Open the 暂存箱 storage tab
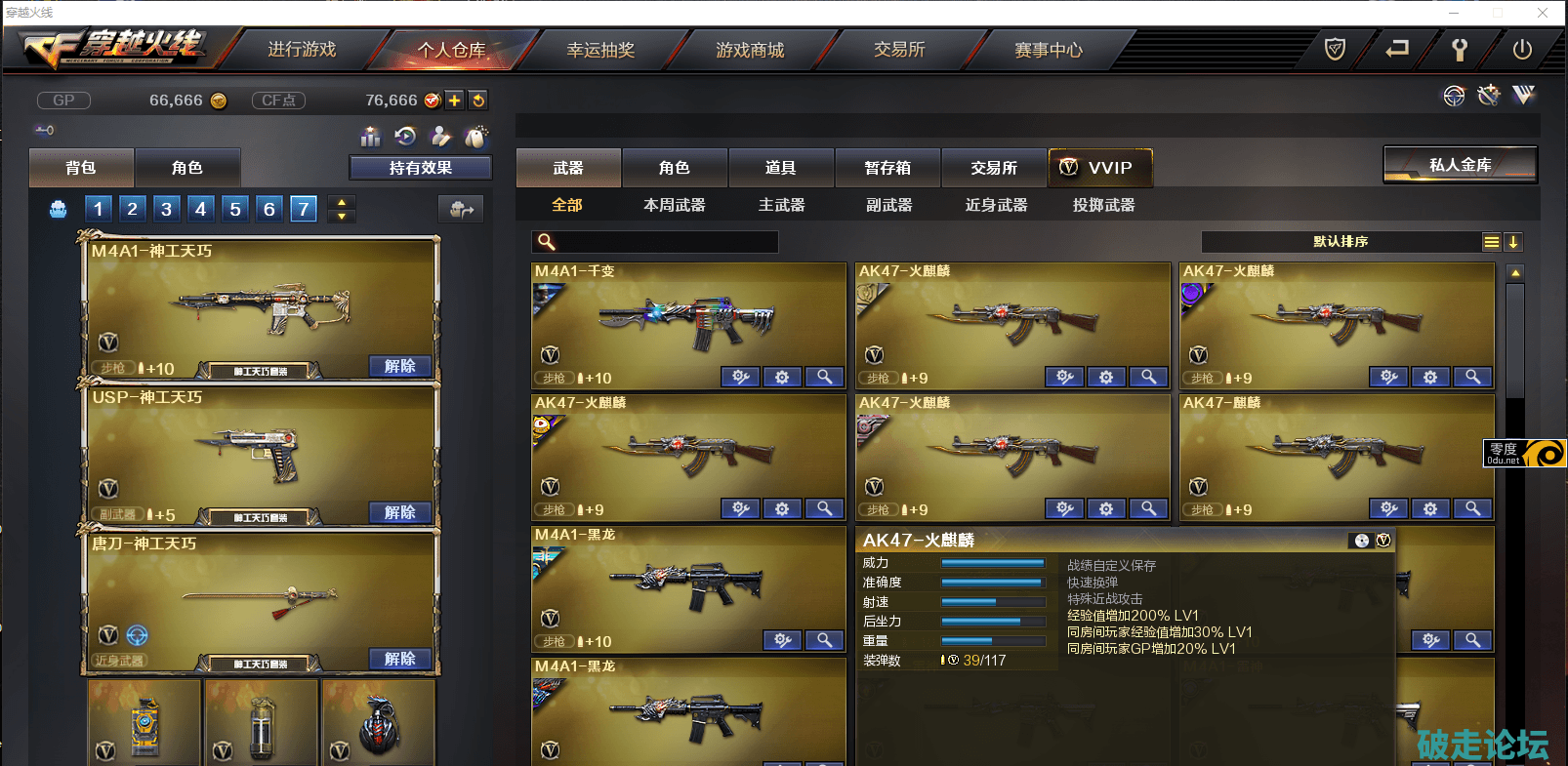 click(887, 168)
